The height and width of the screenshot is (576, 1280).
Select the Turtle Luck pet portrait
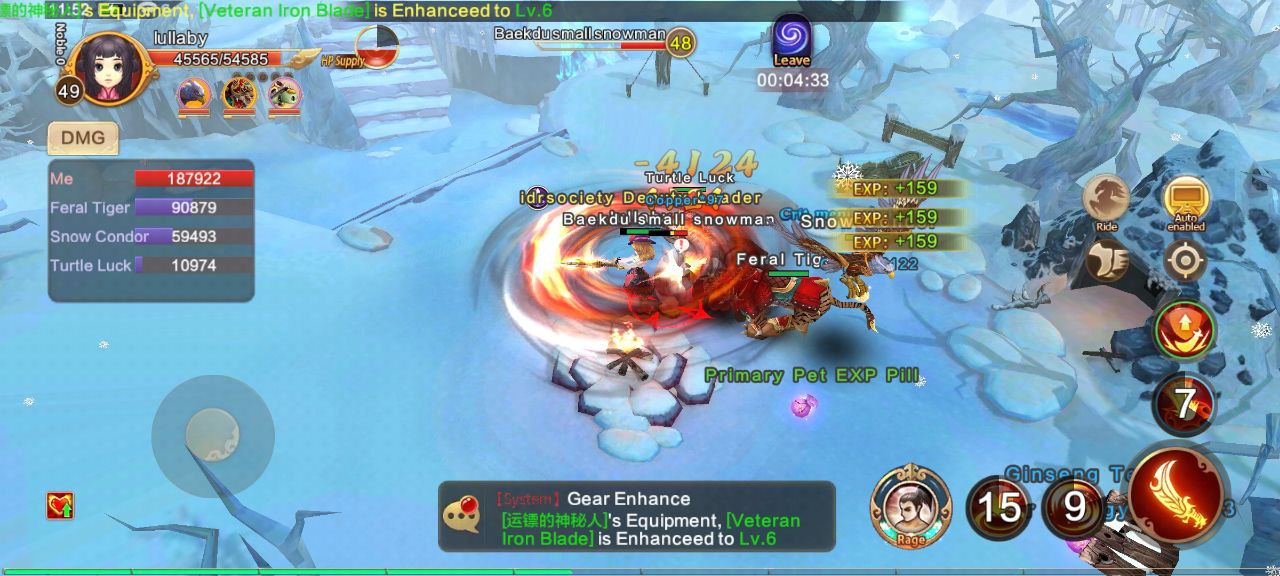[284, 95]
